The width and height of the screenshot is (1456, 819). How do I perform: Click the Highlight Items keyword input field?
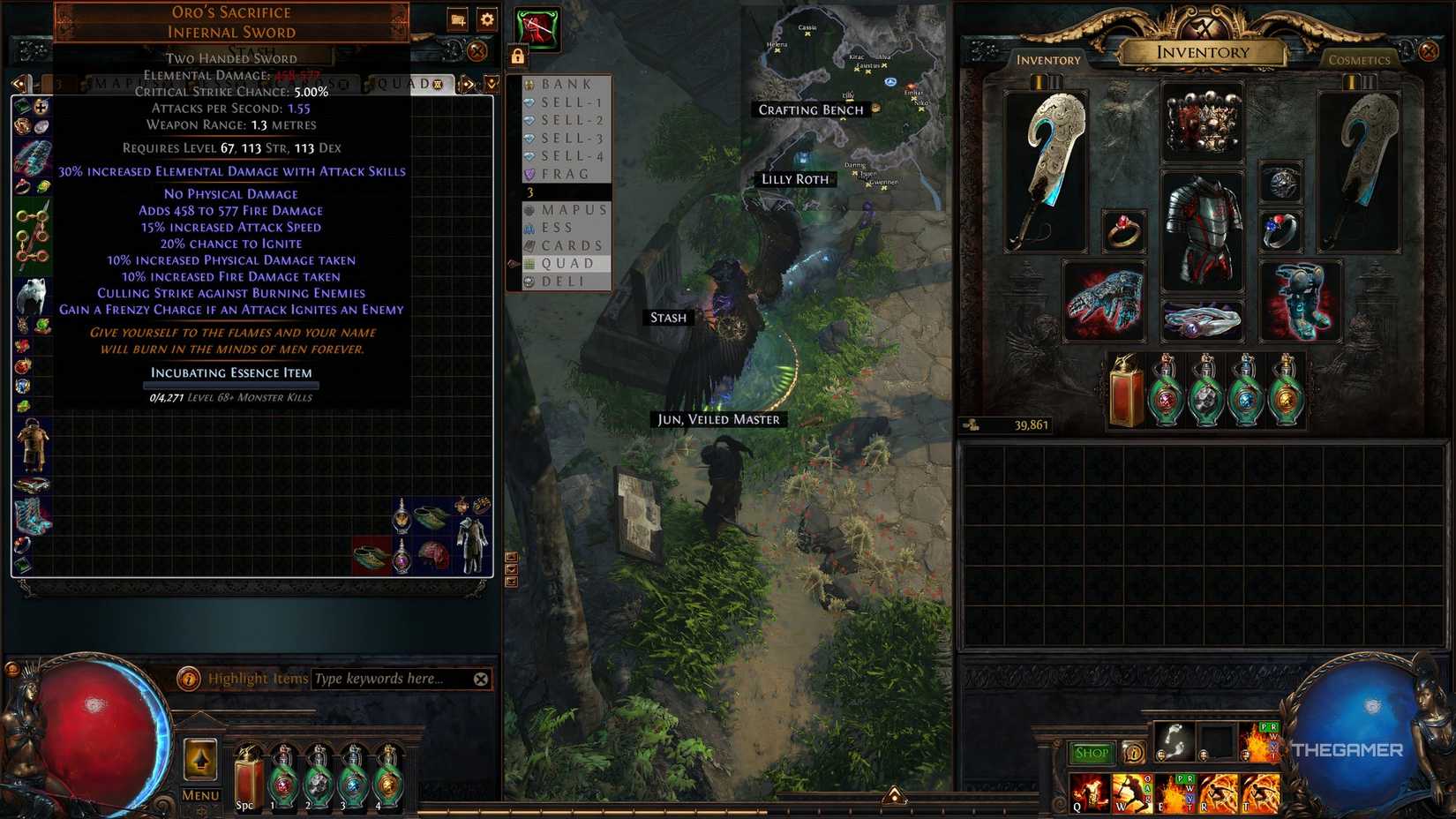pos(397,679)
